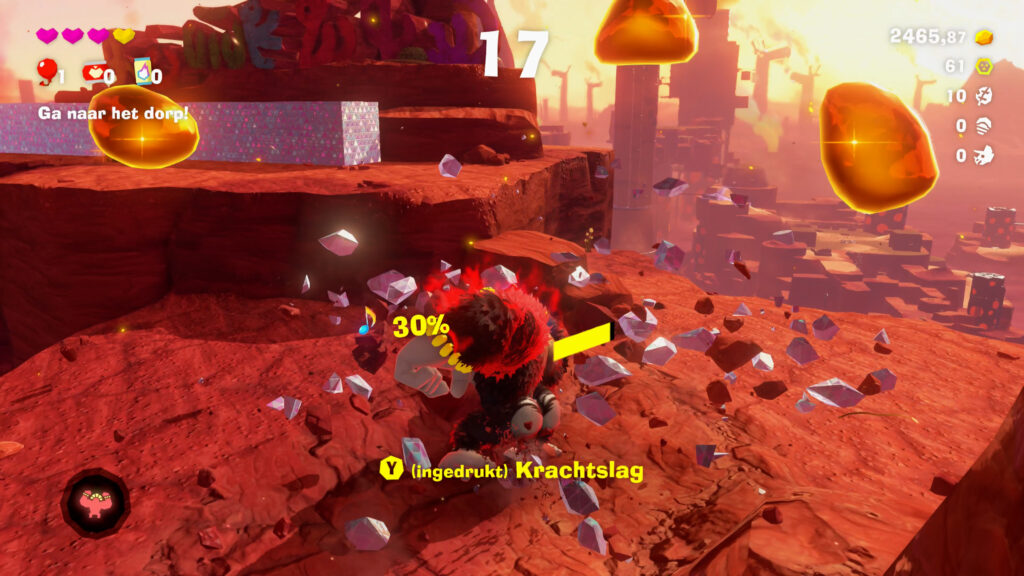Select the red heart juice can
This screenshot has width=1024, height=576.
95,72
